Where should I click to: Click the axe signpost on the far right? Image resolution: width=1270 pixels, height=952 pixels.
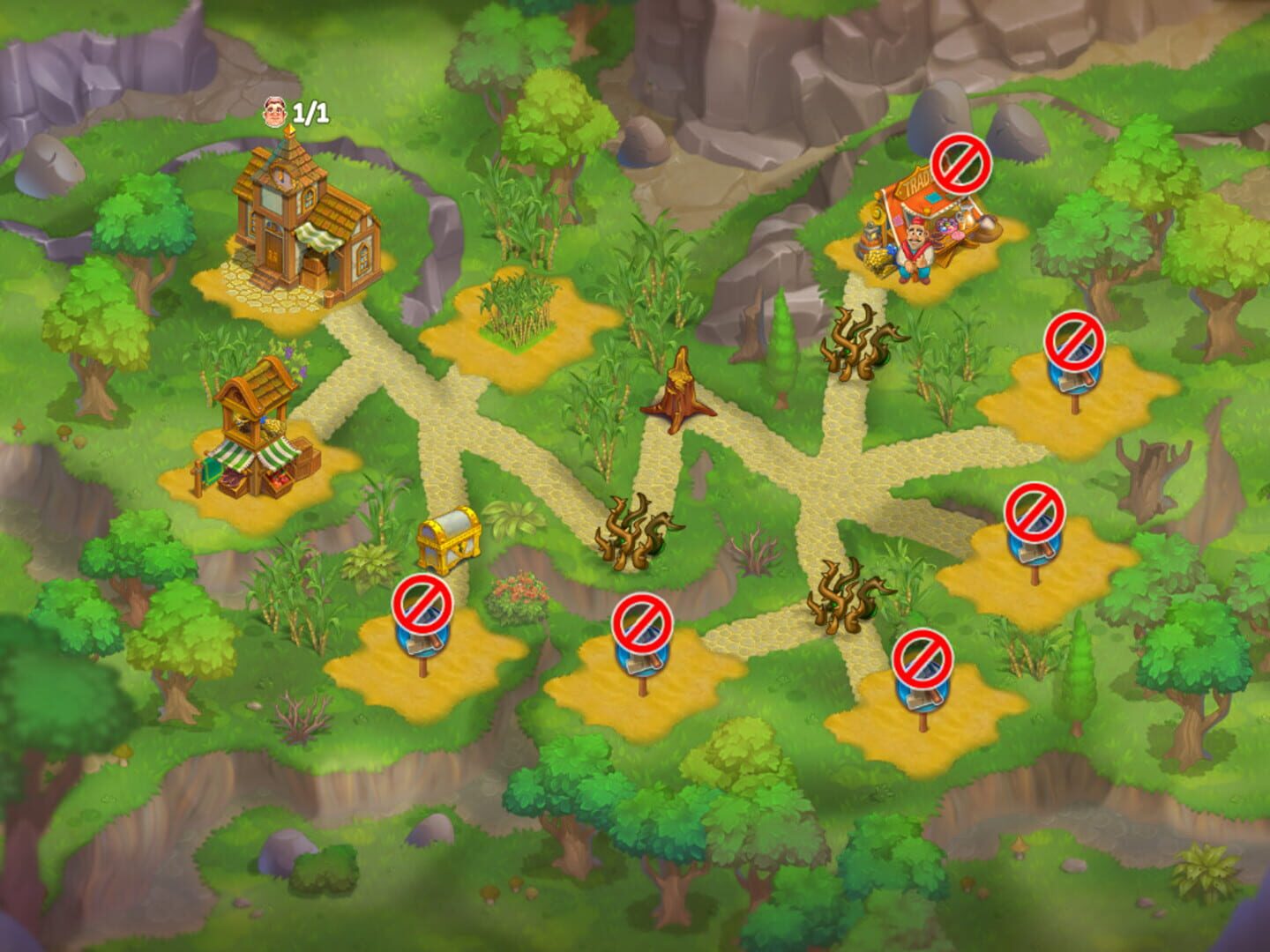click(x=1036, y=529)
